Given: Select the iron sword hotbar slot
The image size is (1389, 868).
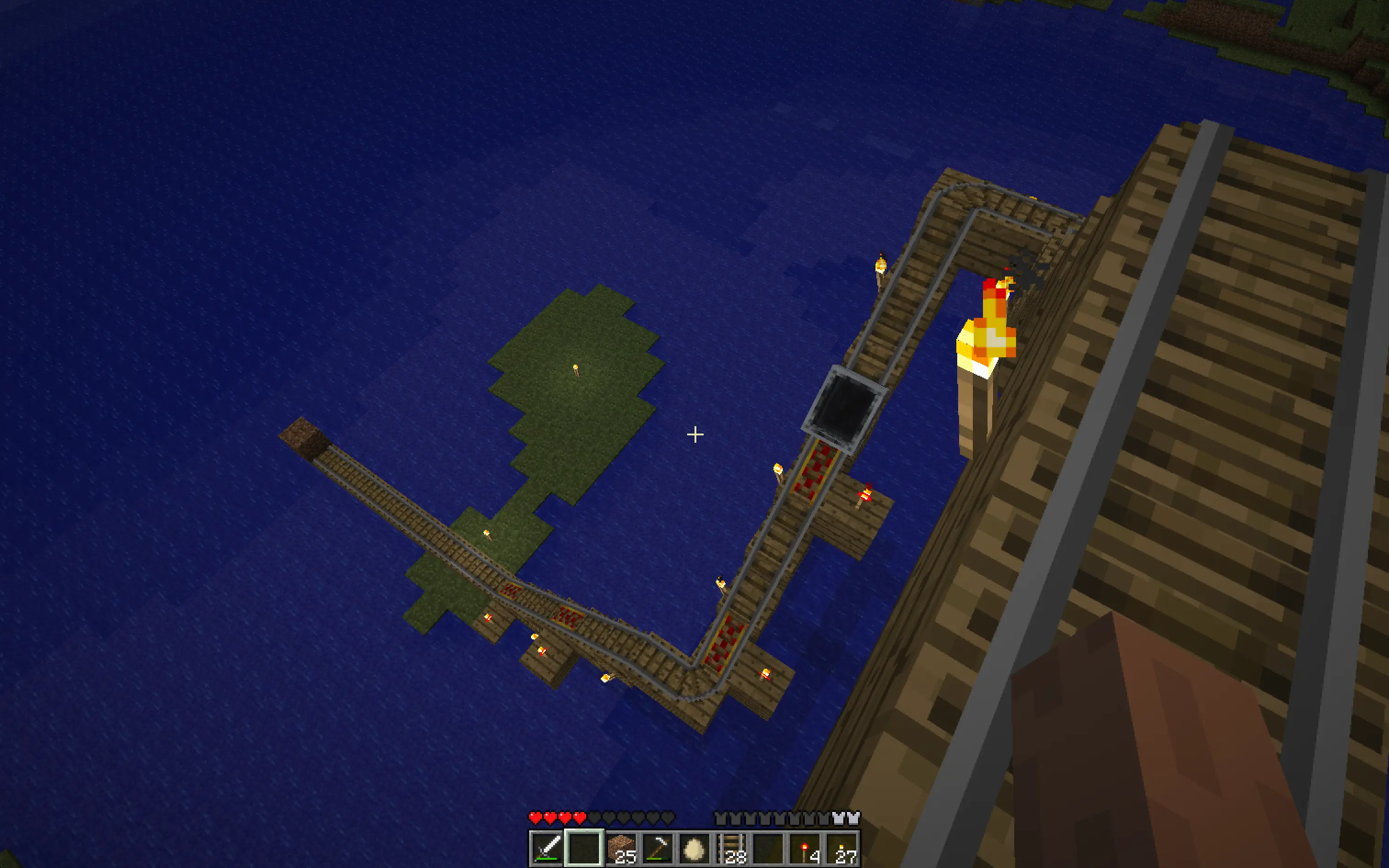Looking at the screenshot, I should coord(547,848).
